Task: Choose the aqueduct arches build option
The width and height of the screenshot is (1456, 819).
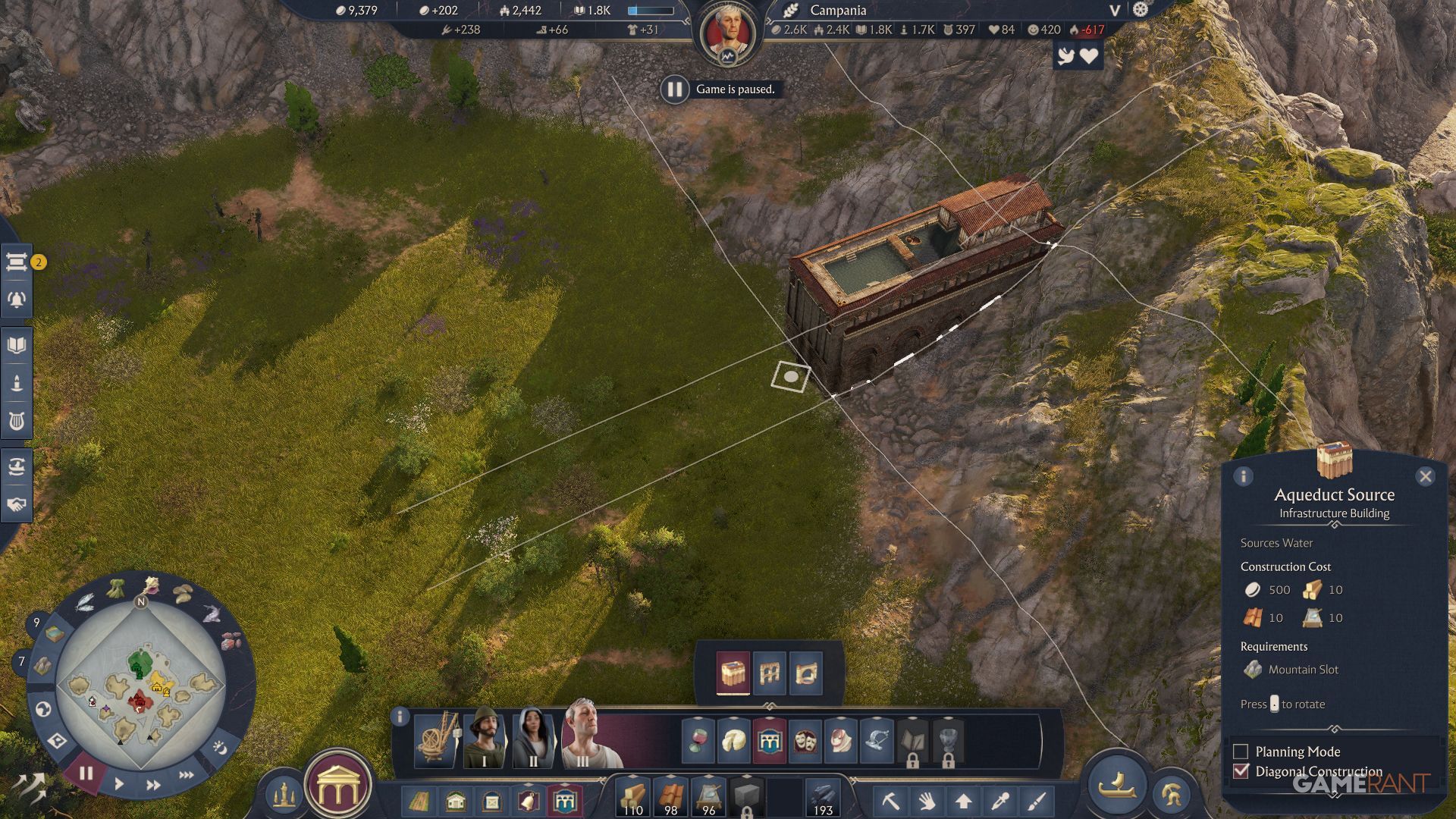Action: coord(770,673)
